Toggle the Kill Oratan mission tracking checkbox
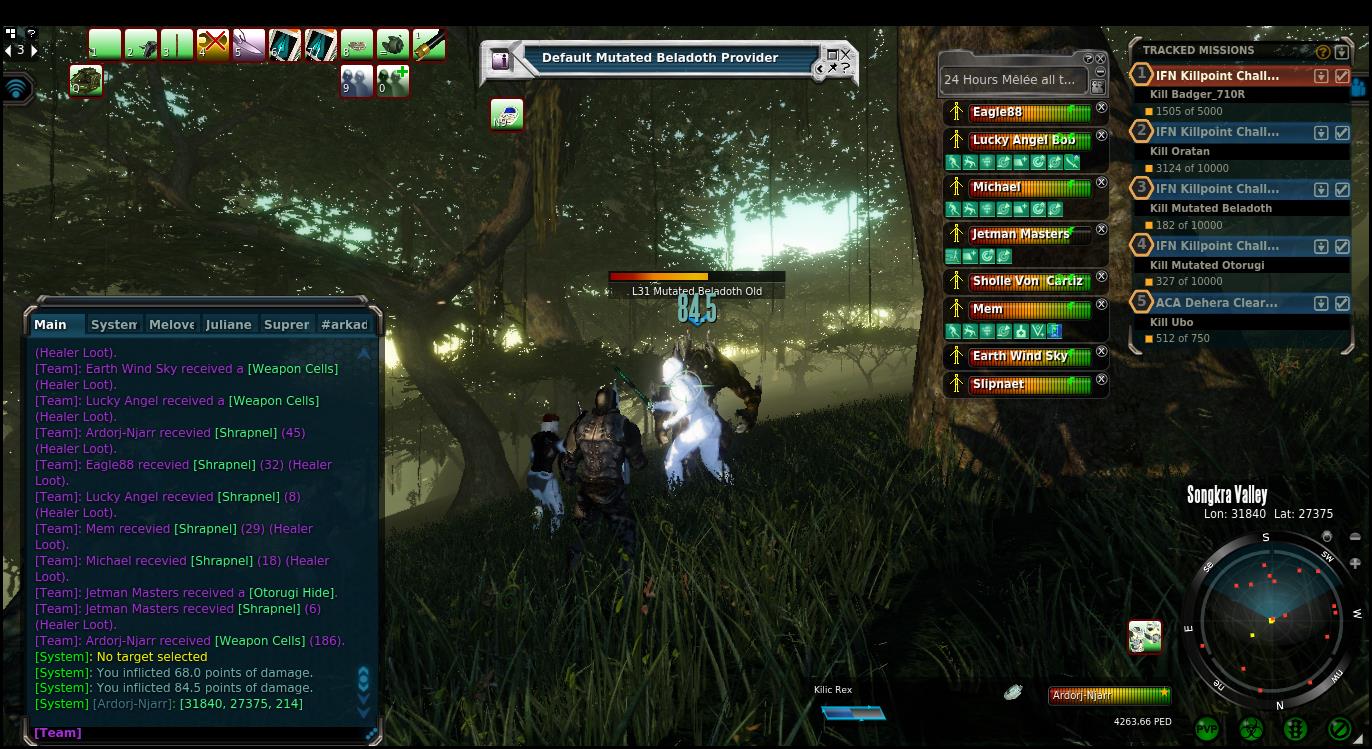This screenshot has height=749, width=1372. 1342,132
